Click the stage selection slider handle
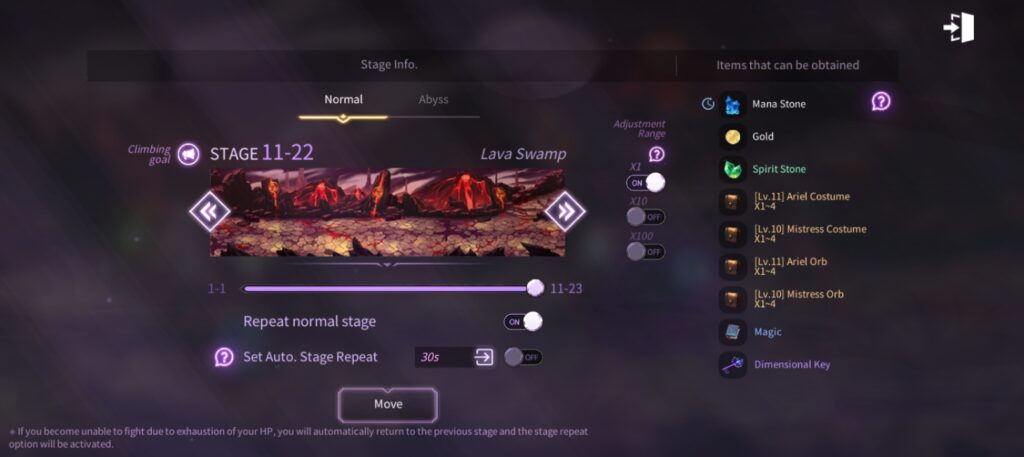 (535, 288)
